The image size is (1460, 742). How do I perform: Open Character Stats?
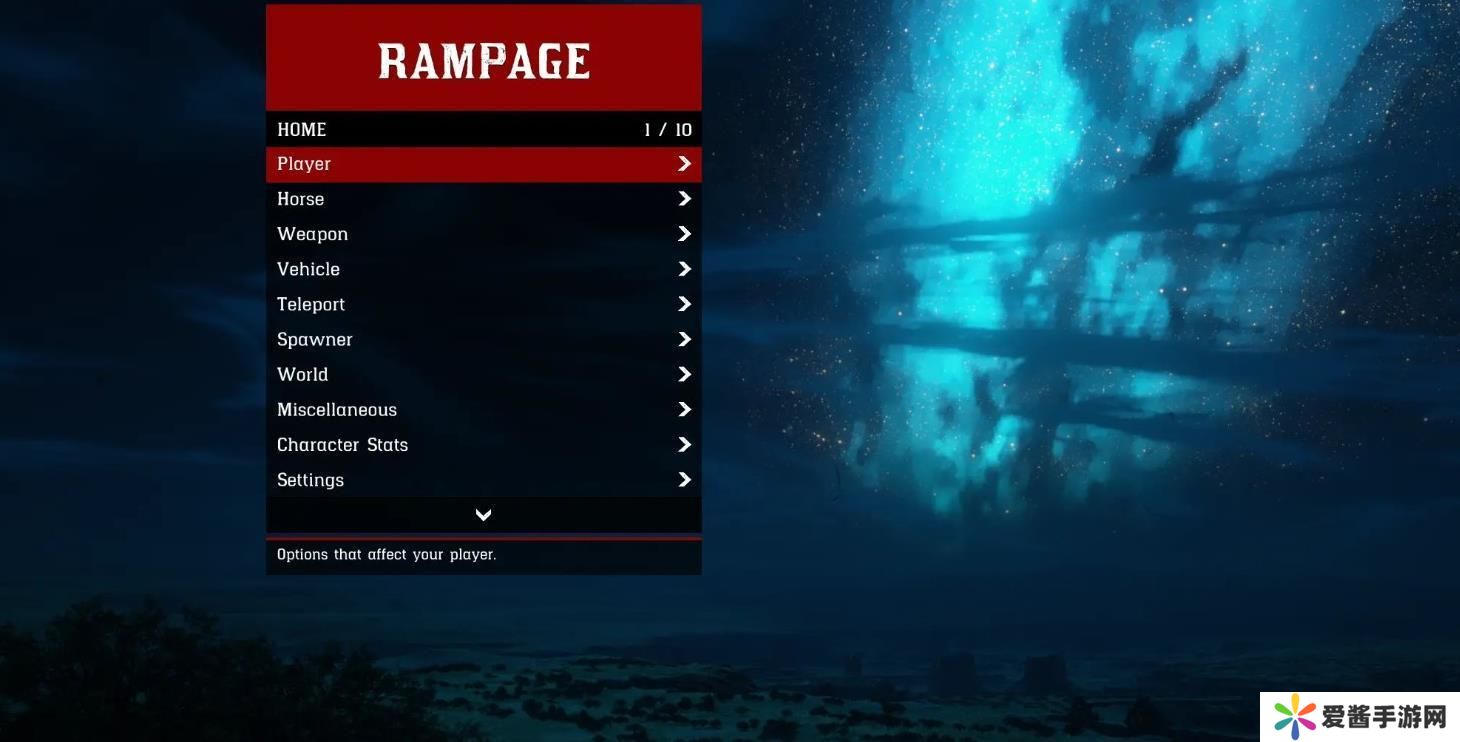483,444
